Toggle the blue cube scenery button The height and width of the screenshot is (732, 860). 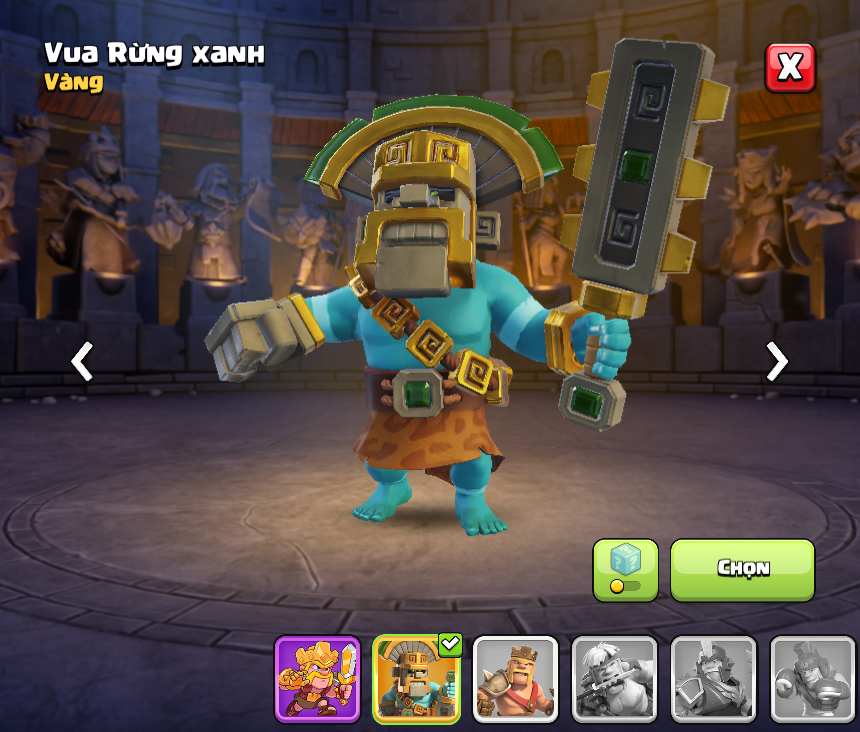tap(625, 569)
